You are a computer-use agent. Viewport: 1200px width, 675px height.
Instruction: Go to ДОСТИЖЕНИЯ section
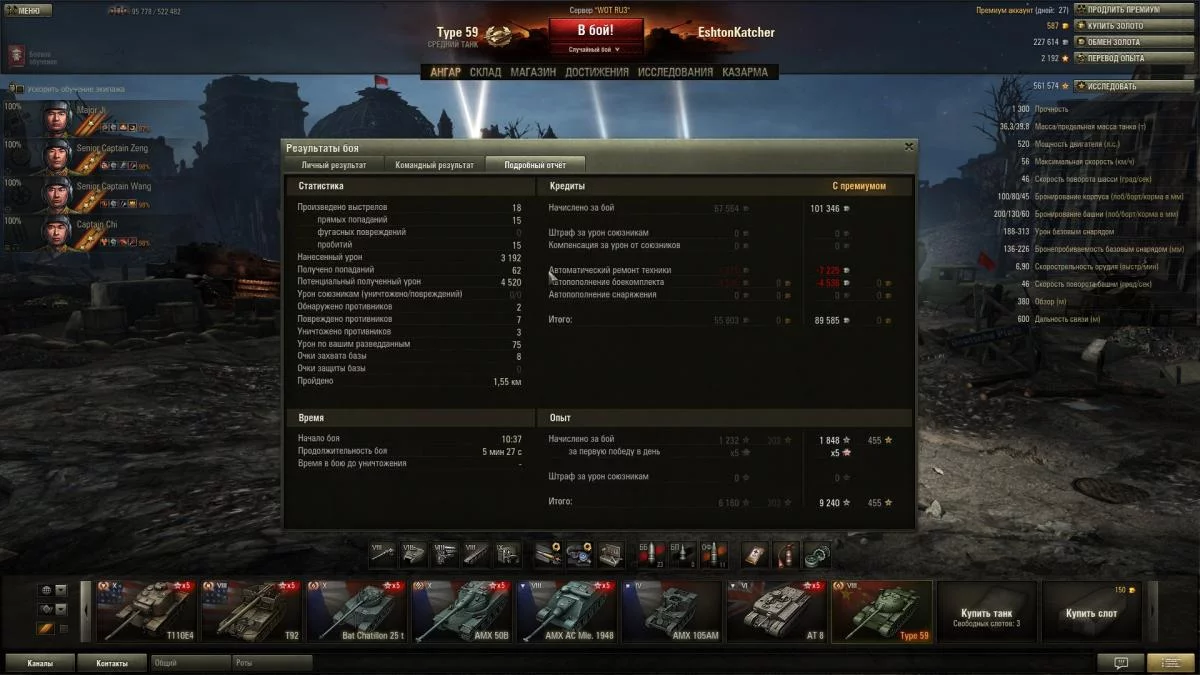coord(597,72)
